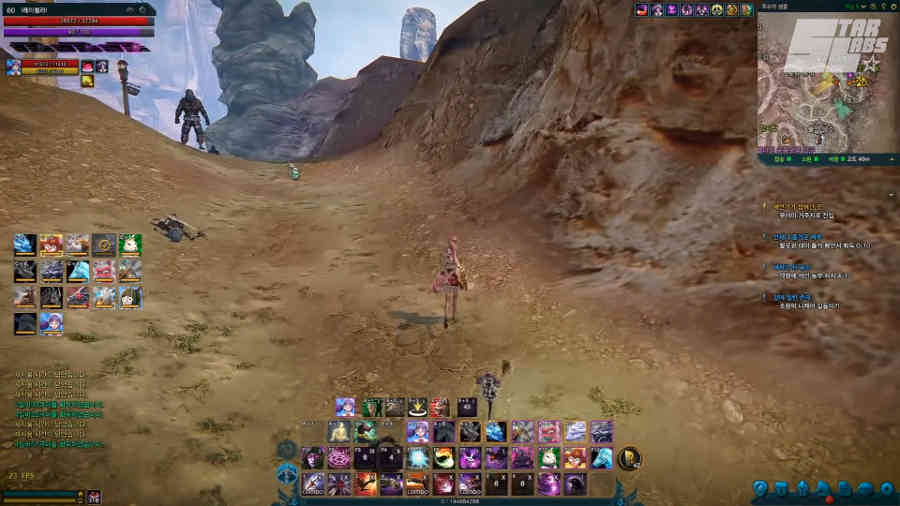
Task: Click the round blue emblem left of hotbar
Action: coord(287,471)
